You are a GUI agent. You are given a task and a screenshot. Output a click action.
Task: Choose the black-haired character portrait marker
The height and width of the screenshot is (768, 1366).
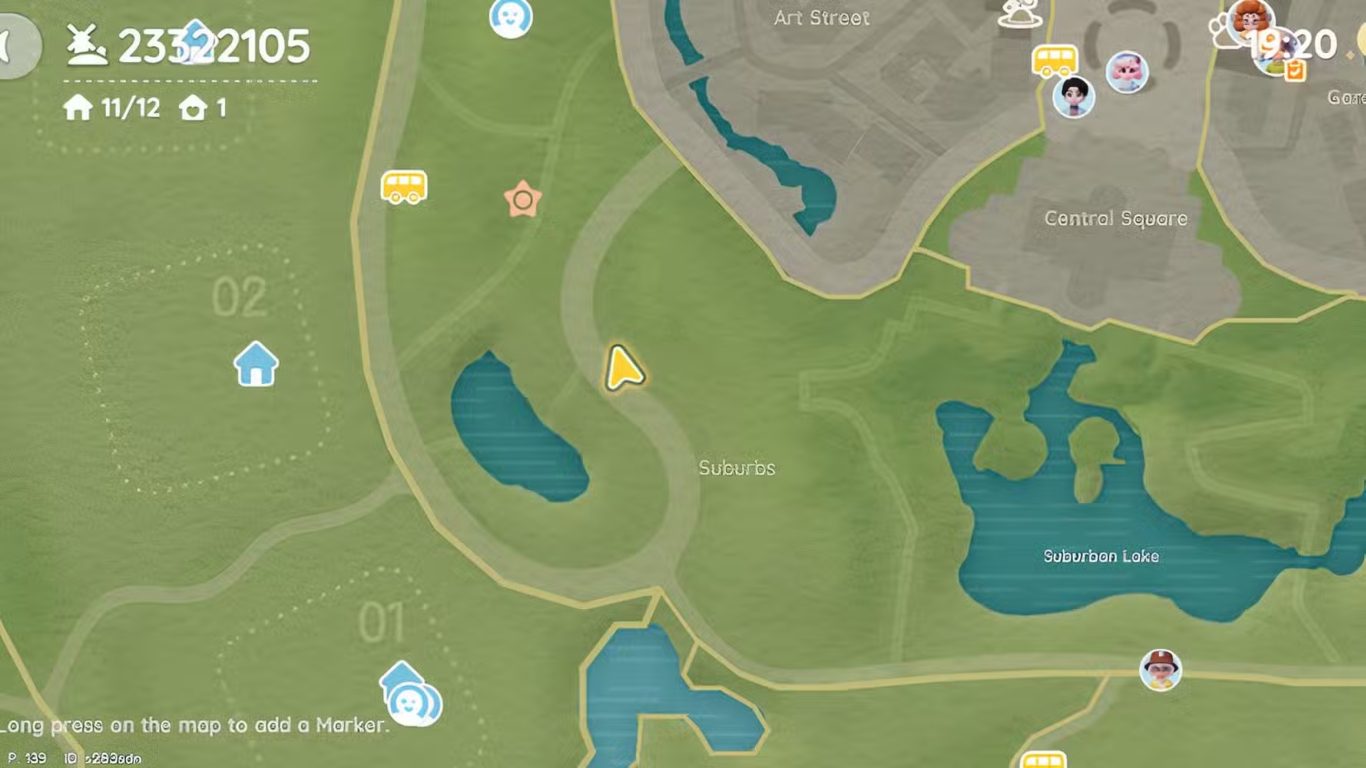point(1074,96)
